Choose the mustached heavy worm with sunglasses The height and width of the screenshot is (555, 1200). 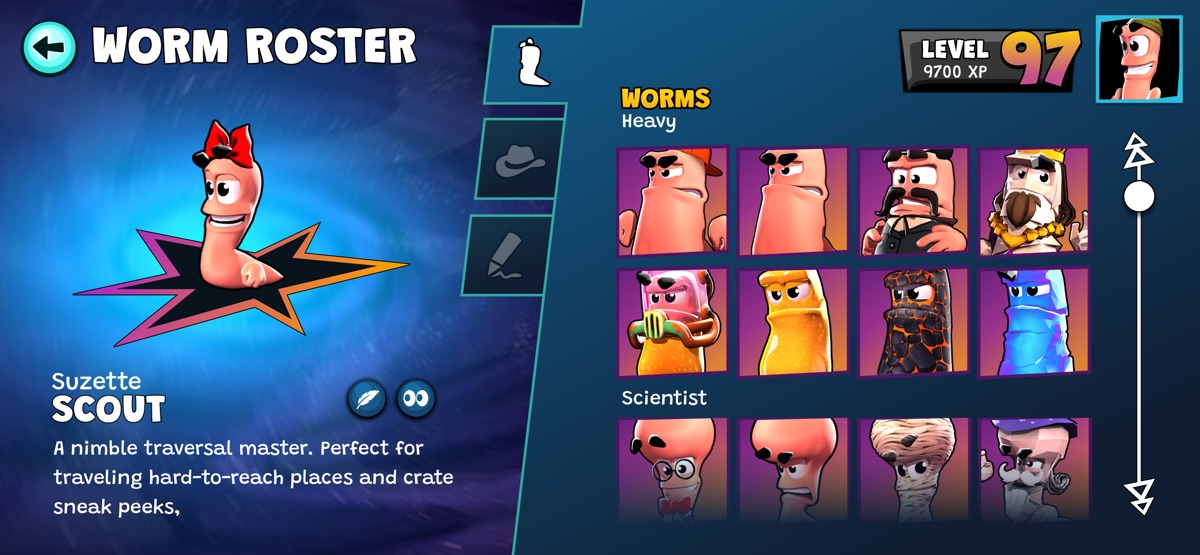914,202
